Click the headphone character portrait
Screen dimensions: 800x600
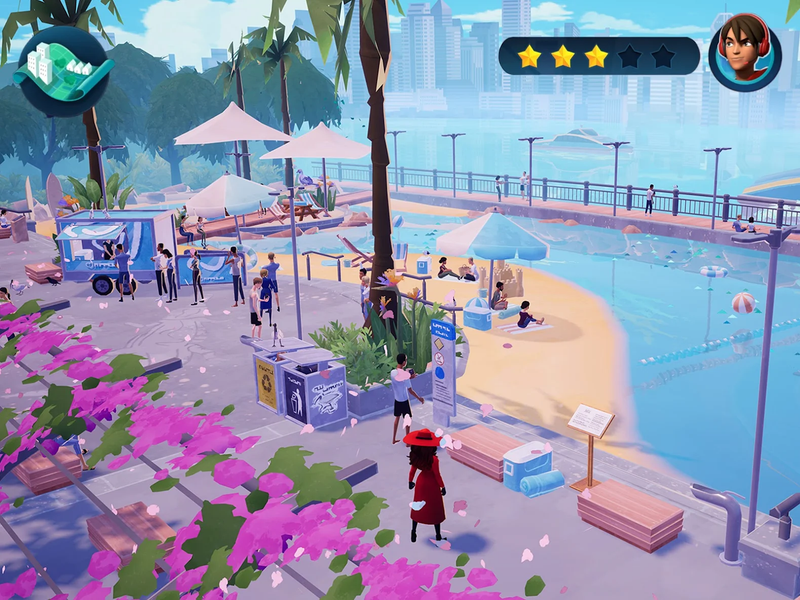coord(744,55)
